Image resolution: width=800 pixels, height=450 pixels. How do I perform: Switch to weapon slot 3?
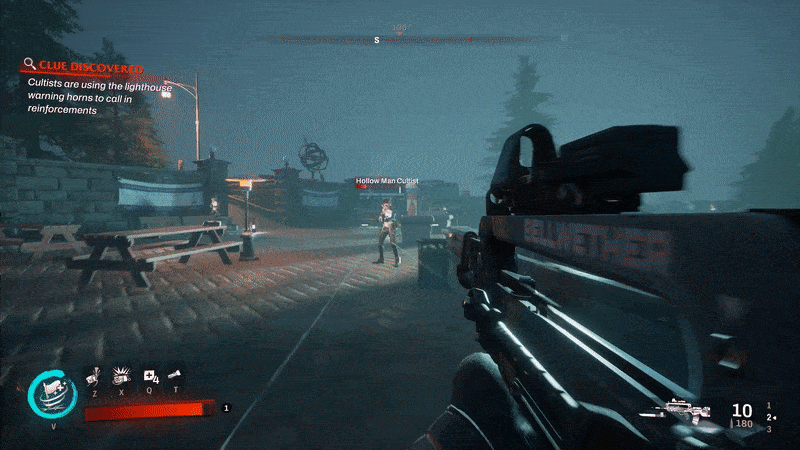click(x=768, y=429)
